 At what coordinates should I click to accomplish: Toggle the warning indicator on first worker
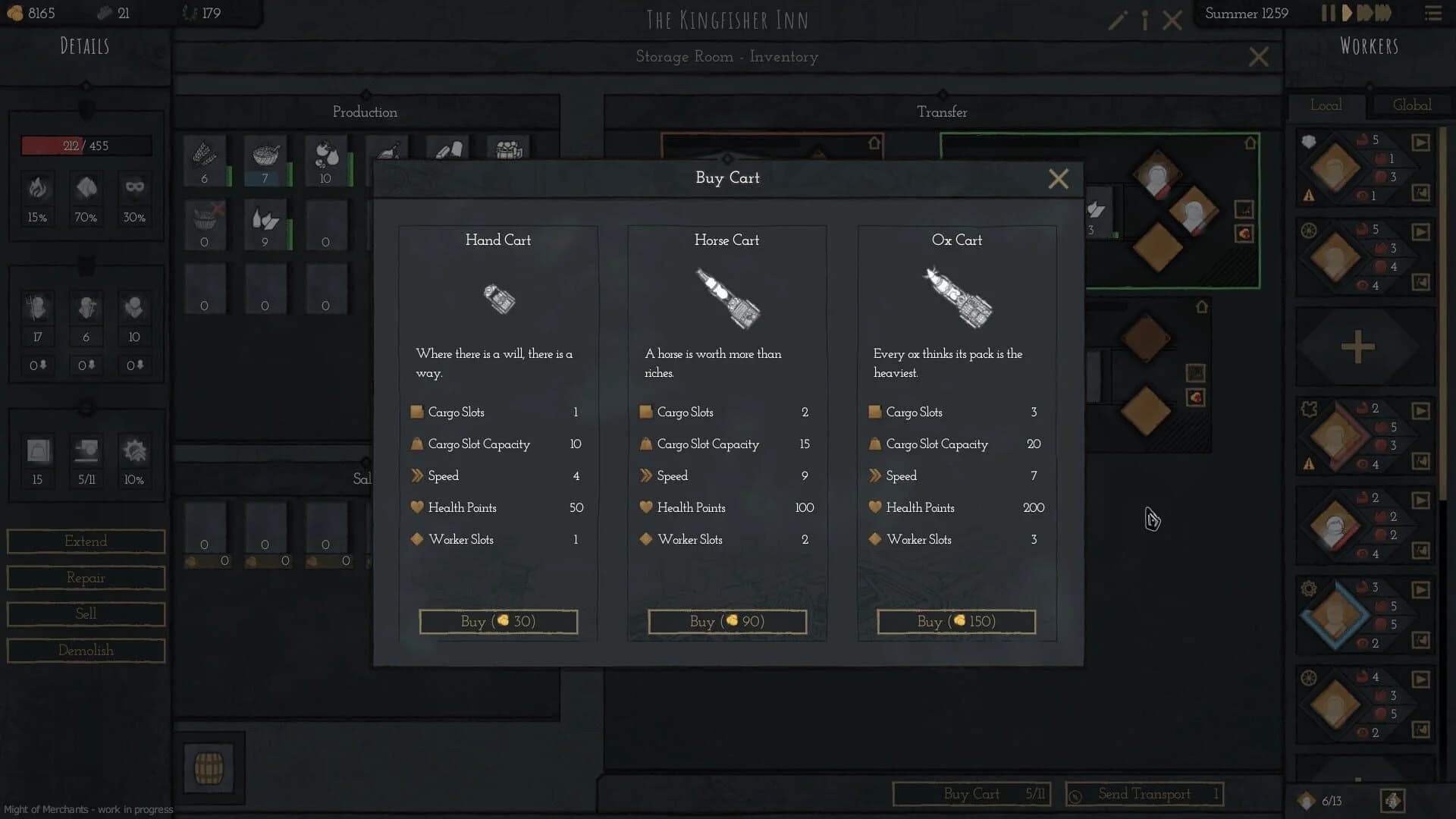point(1309,196)
